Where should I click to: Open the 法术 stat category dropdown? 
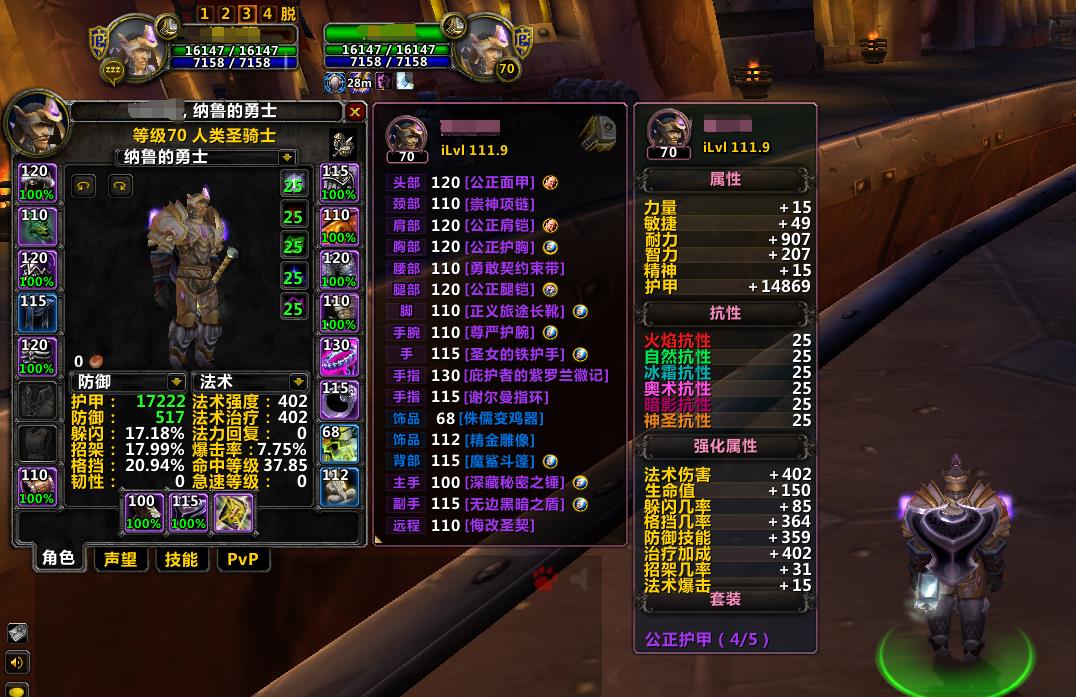tap(298, 382)
